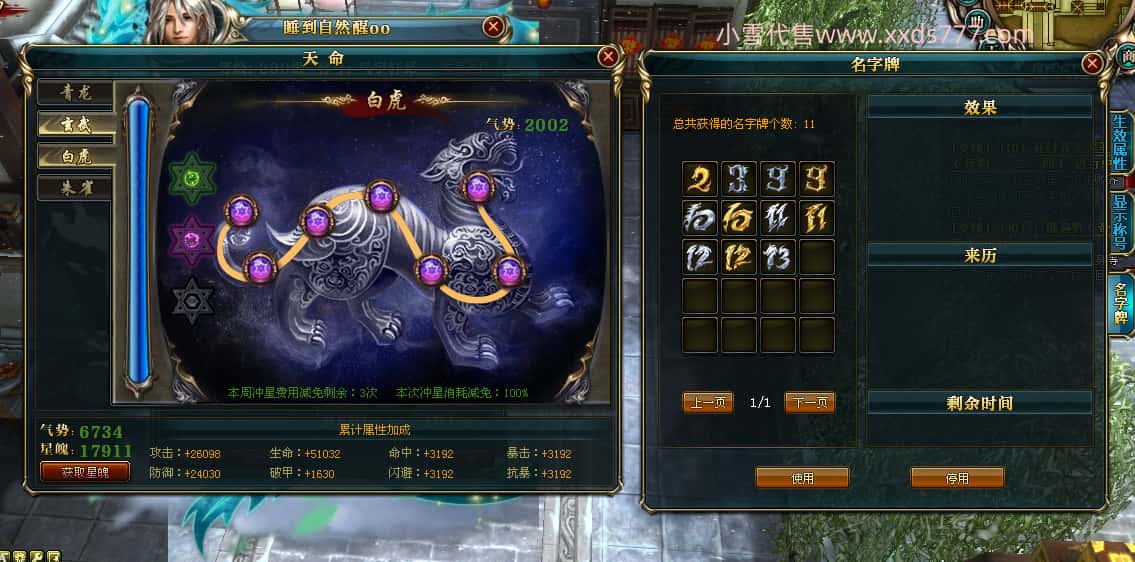The width and height of the screenshot is (1135, 562).
Task: Close the 名字牌 nameplate window
Action: pyautogui.click(x=1092, y=64)
